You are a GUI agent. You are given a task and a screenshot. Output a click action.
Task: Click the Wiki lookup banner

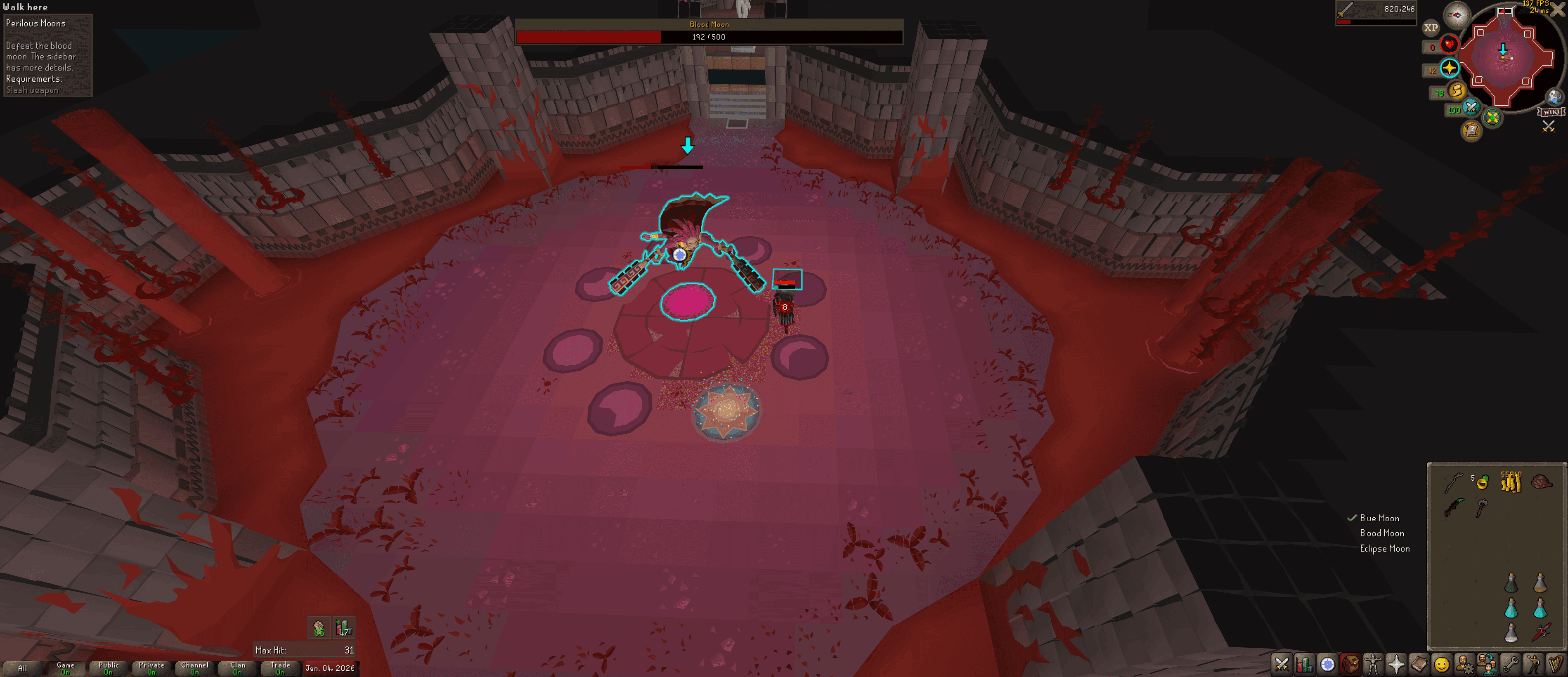tap(1552, 112)
